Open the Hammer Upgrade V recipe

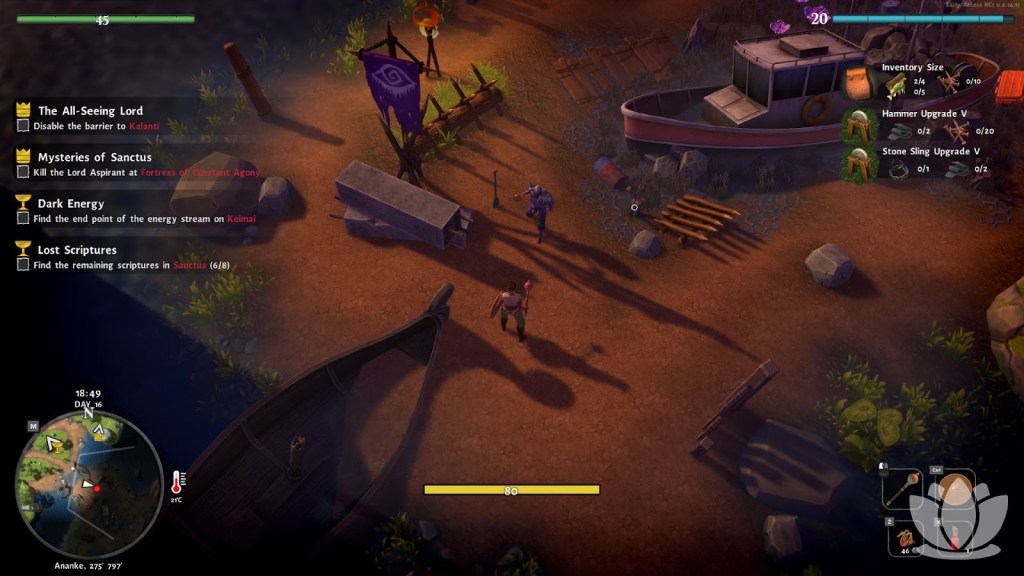tap(858, 127)
